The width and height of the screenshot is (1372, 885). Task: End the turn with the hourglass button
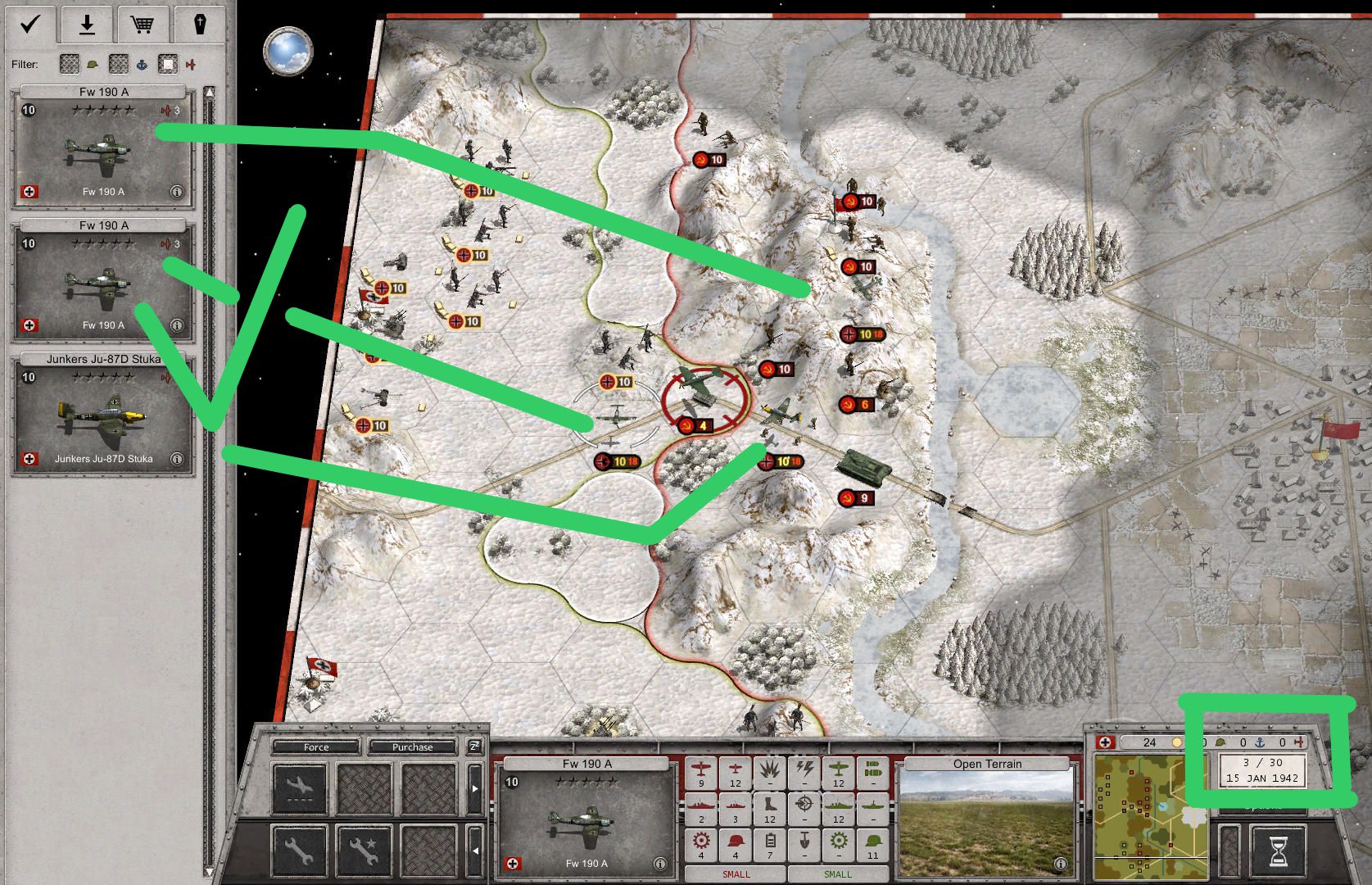(1277, 852)
